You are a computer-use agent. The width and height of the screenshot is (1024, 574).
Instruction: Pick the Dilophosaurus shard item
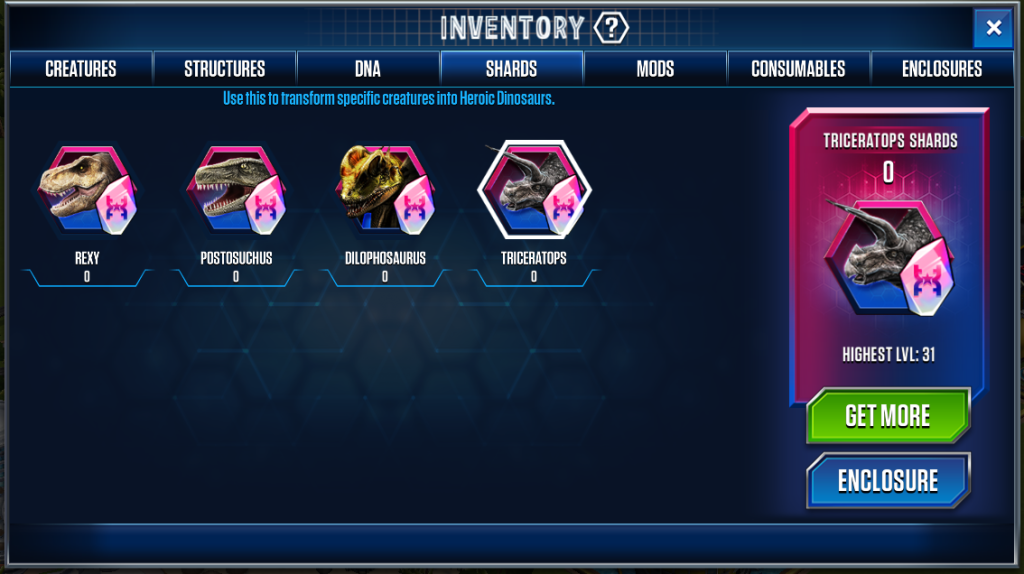pos(385,191)
